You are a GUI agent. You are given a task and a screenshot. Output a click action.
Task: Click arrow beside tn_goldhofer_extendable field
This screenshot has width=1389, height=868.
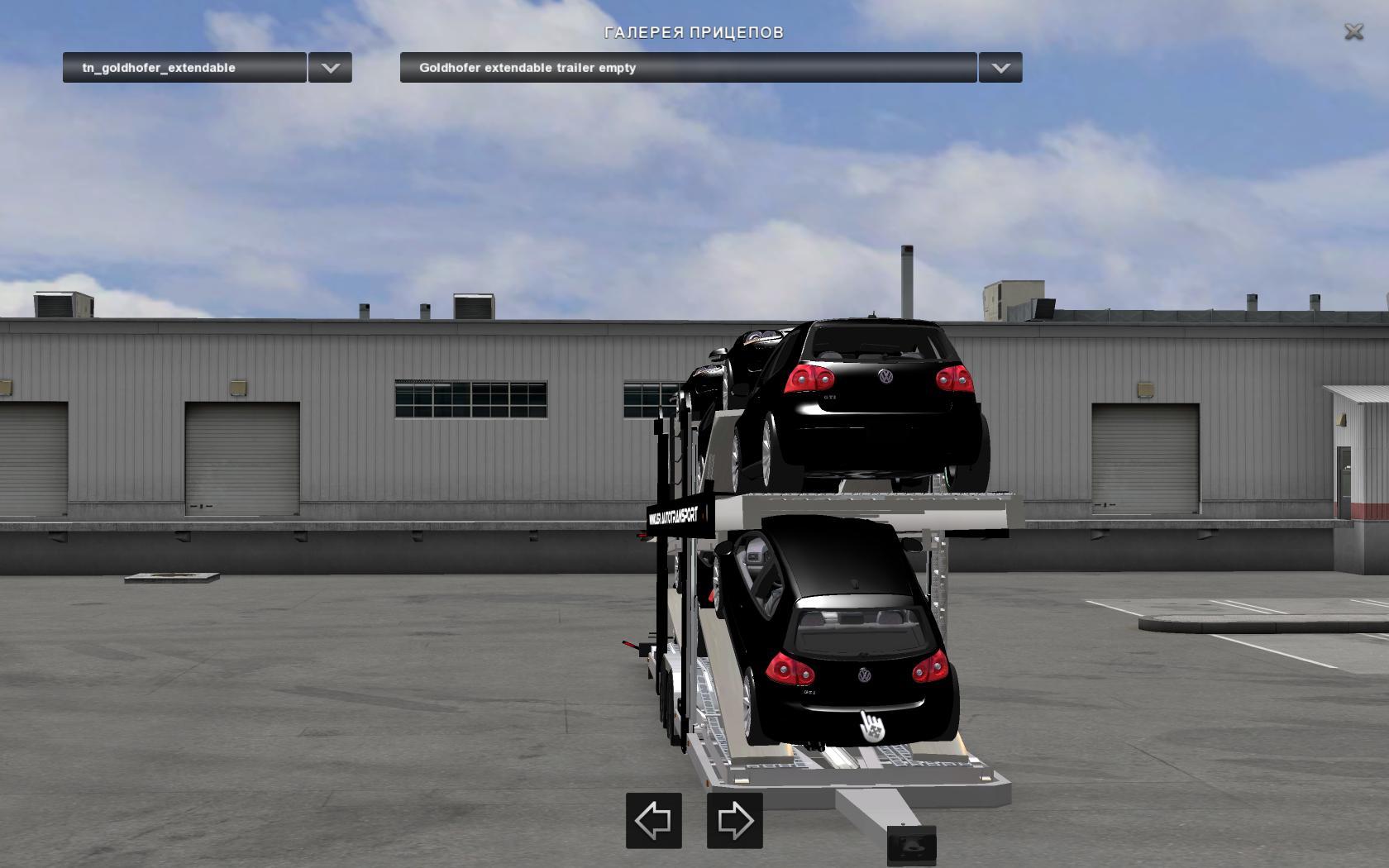coord(330,68)
